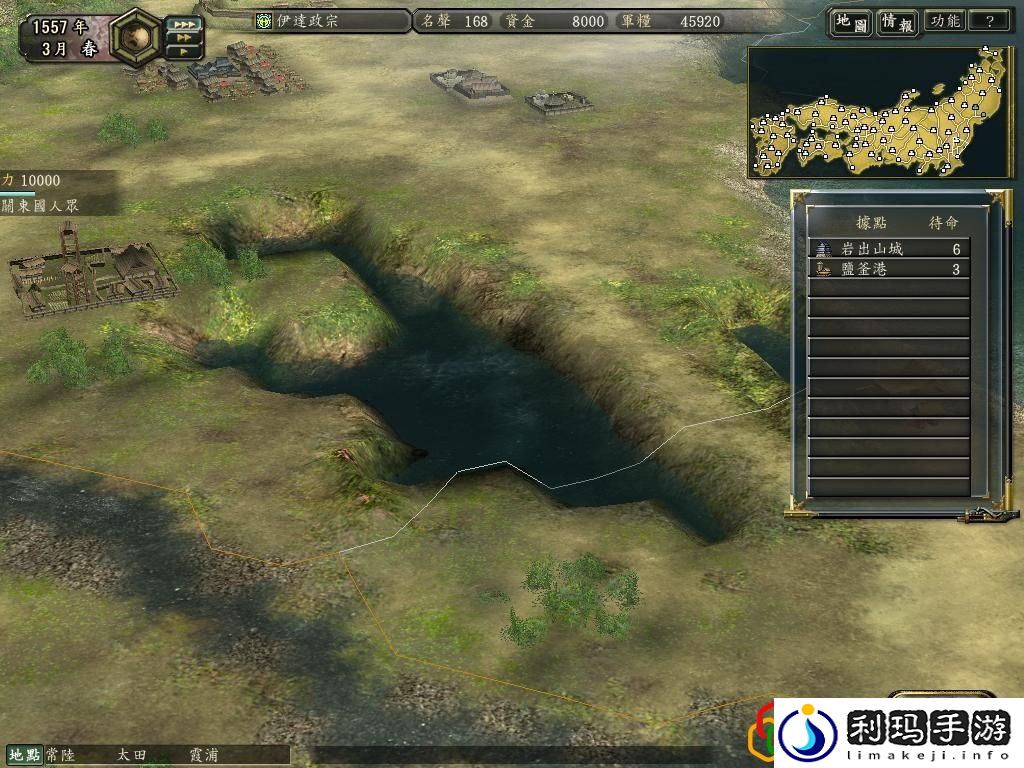
Task: Set game speed to slow single-arrow
Action: pyautogui.click(x=183, y=50)
